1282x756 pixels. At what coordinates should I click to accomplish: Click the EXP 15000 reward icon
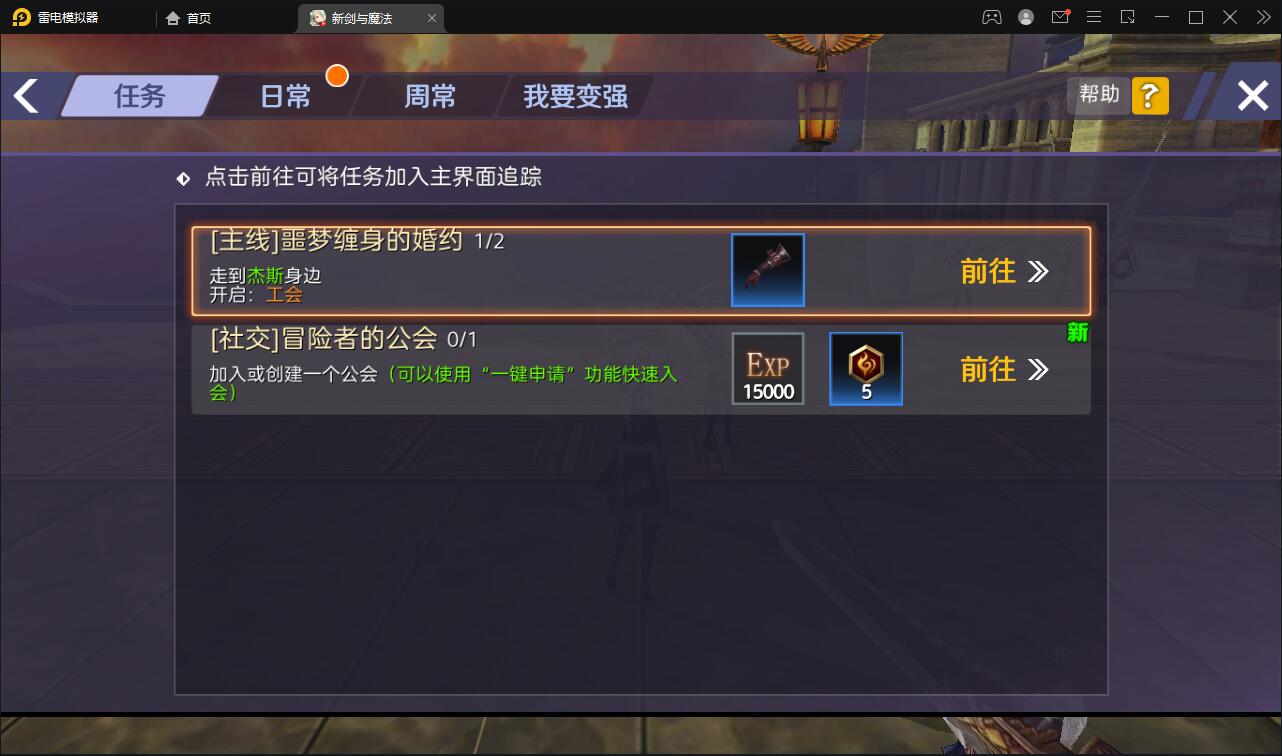click(767, 368)
